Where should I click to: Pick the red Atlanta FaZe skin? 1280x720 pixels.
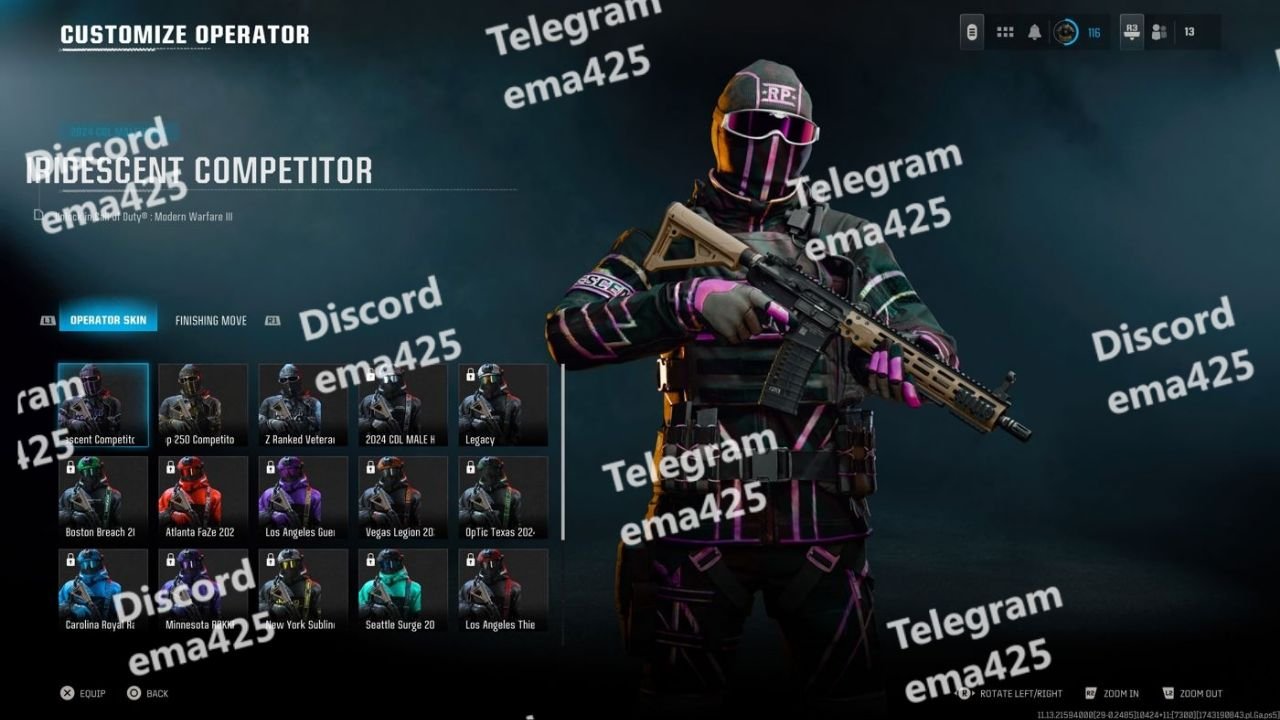tap(203, 497)
